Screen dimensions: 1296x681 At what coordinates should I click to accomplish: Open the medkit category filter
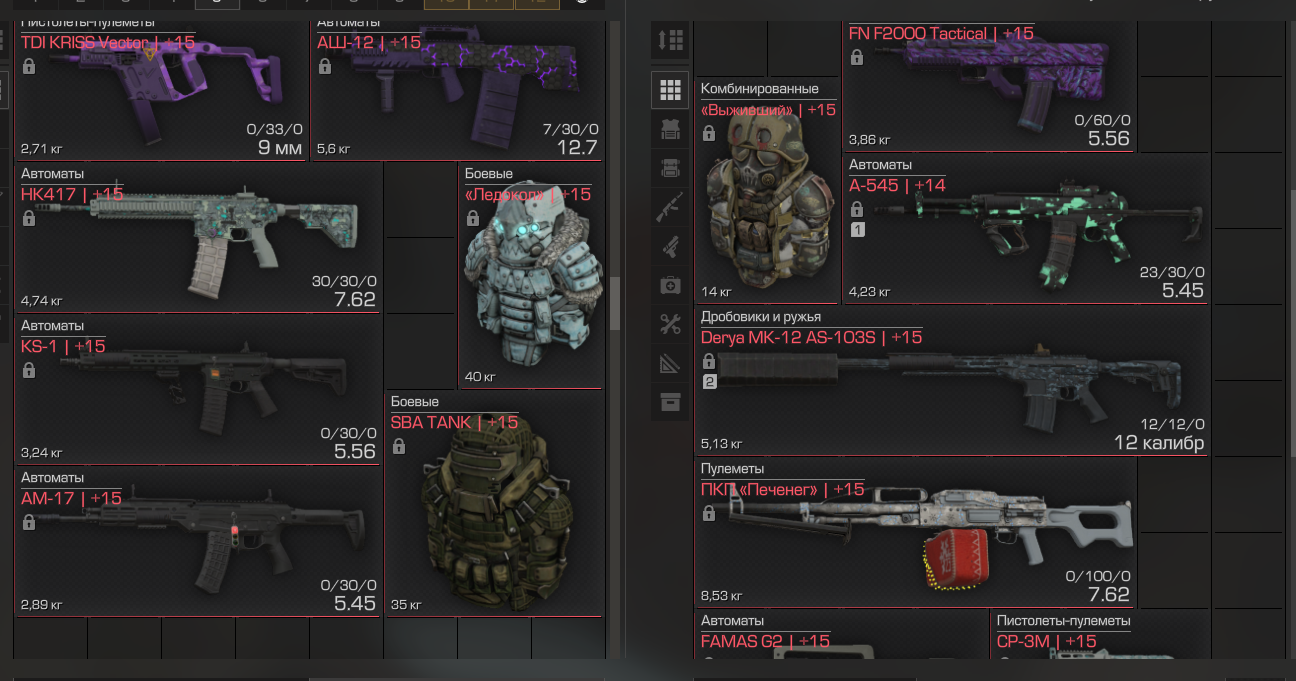tap(670, 286)
